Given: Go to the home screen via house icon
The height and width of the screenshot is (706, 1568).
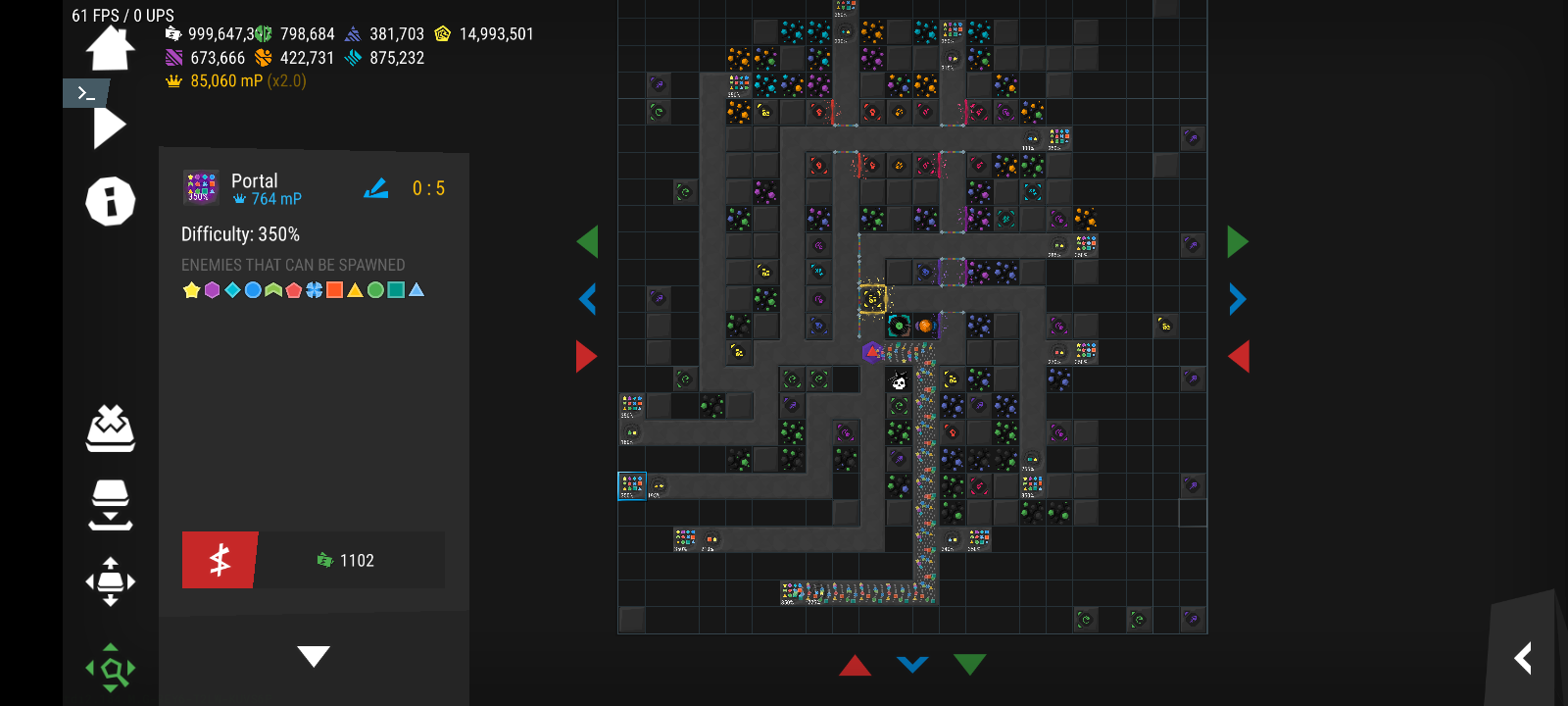Looking at the screenshot, I should 110,48.
